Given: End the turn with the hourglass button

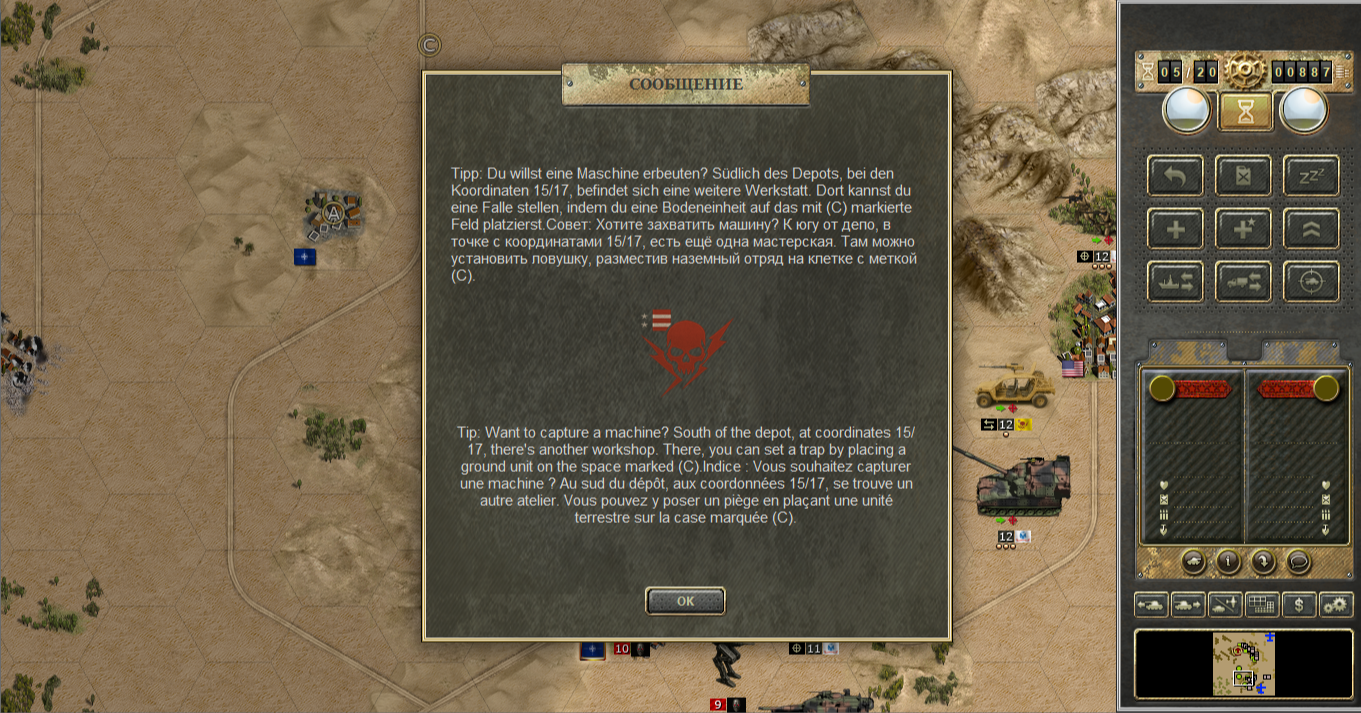Looking at the screenshot, I should coord(1245,112).
